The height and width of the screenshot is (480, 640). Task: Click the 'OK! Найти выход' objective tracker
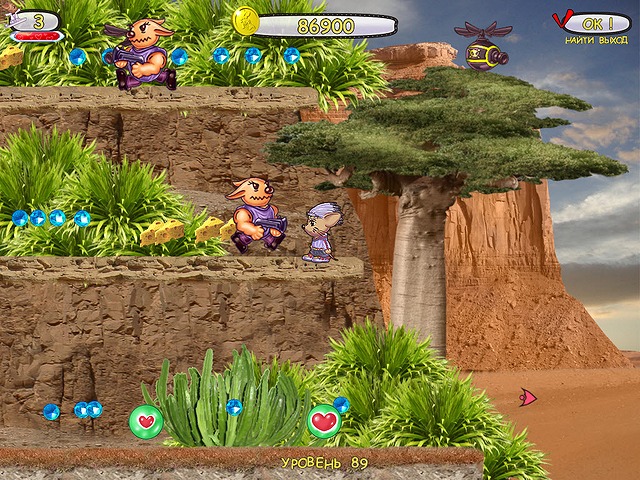tap(592, 25)
